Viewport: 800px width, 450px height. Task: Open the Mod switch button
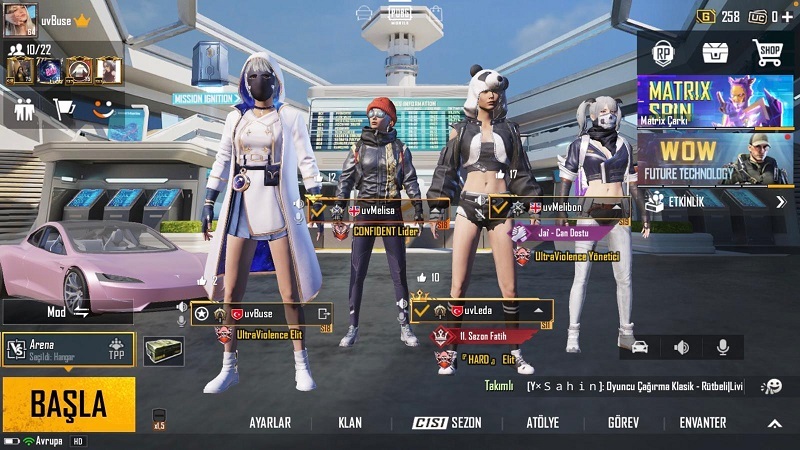coord(68,312)
